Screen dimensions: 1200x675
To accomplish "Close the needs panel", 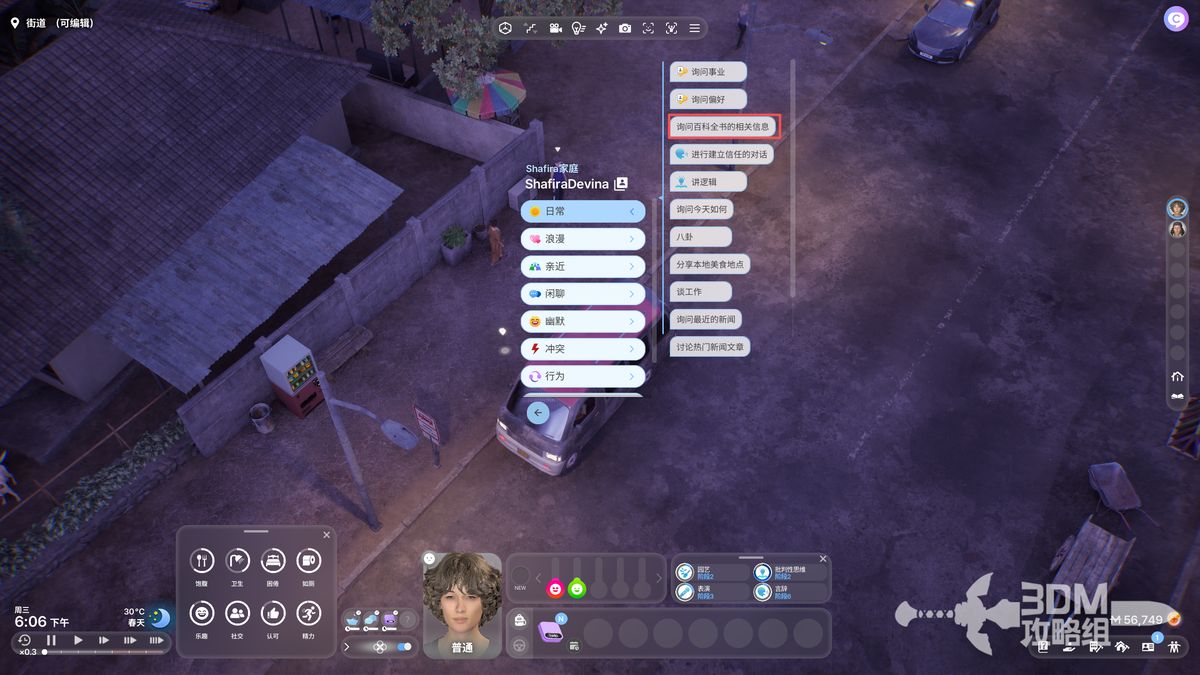I will (x=326, y=535).
